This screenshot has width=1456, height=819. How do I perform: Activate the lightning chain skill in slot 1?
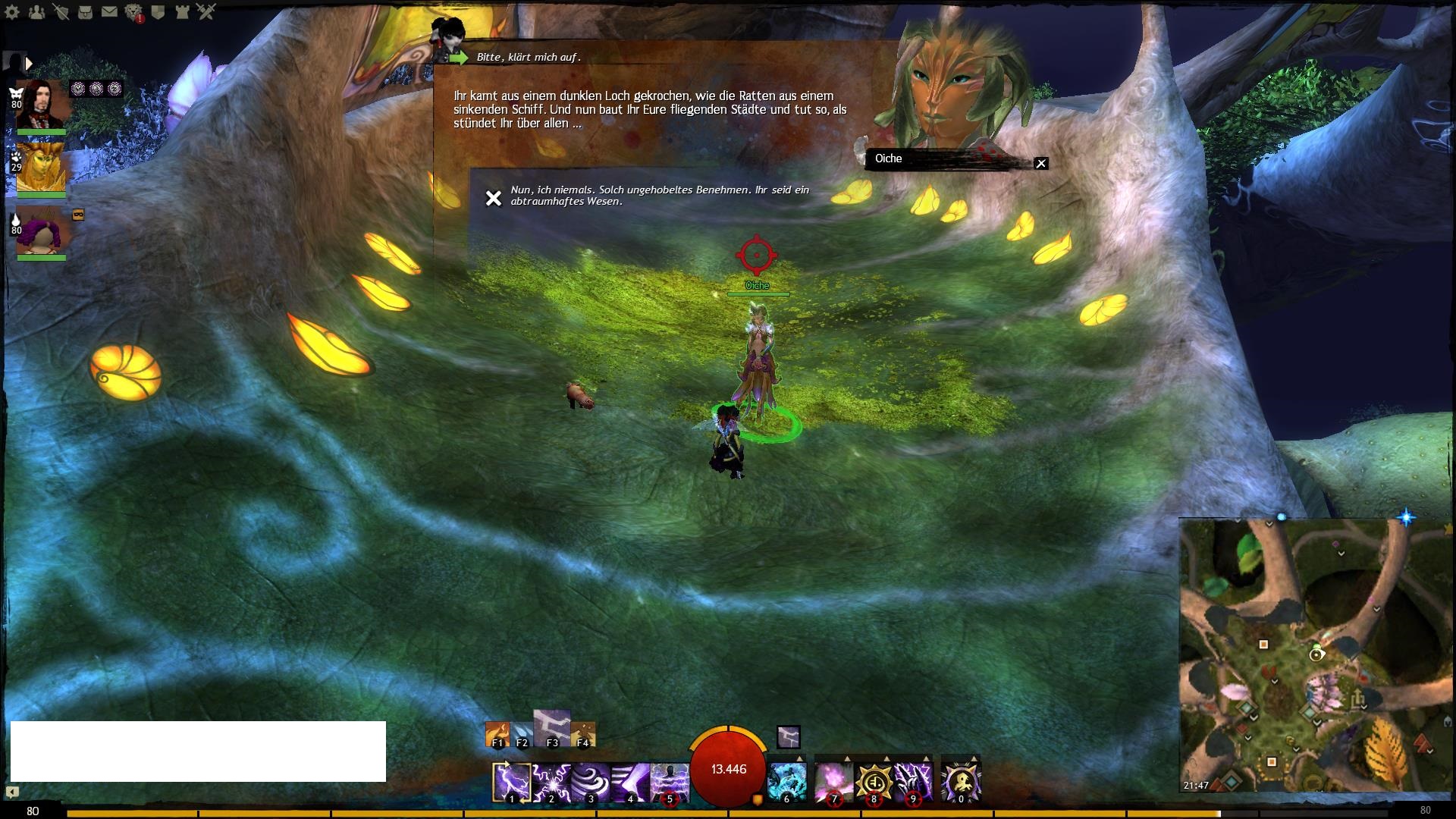pos(511,782)
